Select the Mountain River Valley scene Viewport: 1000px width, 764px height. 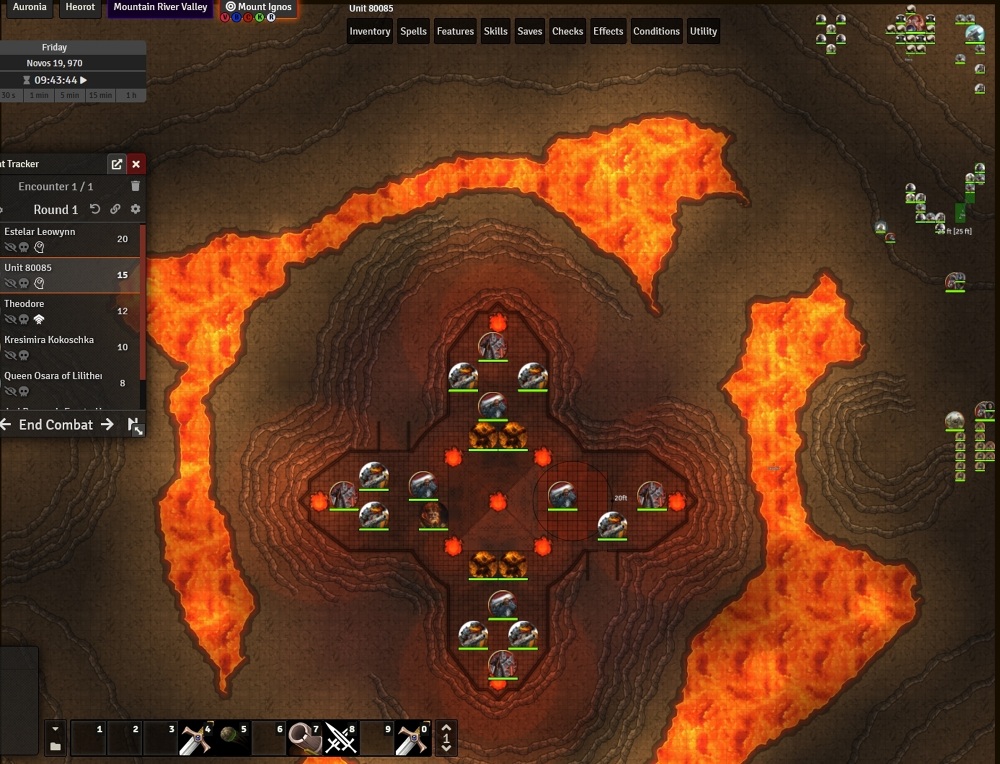160,7
